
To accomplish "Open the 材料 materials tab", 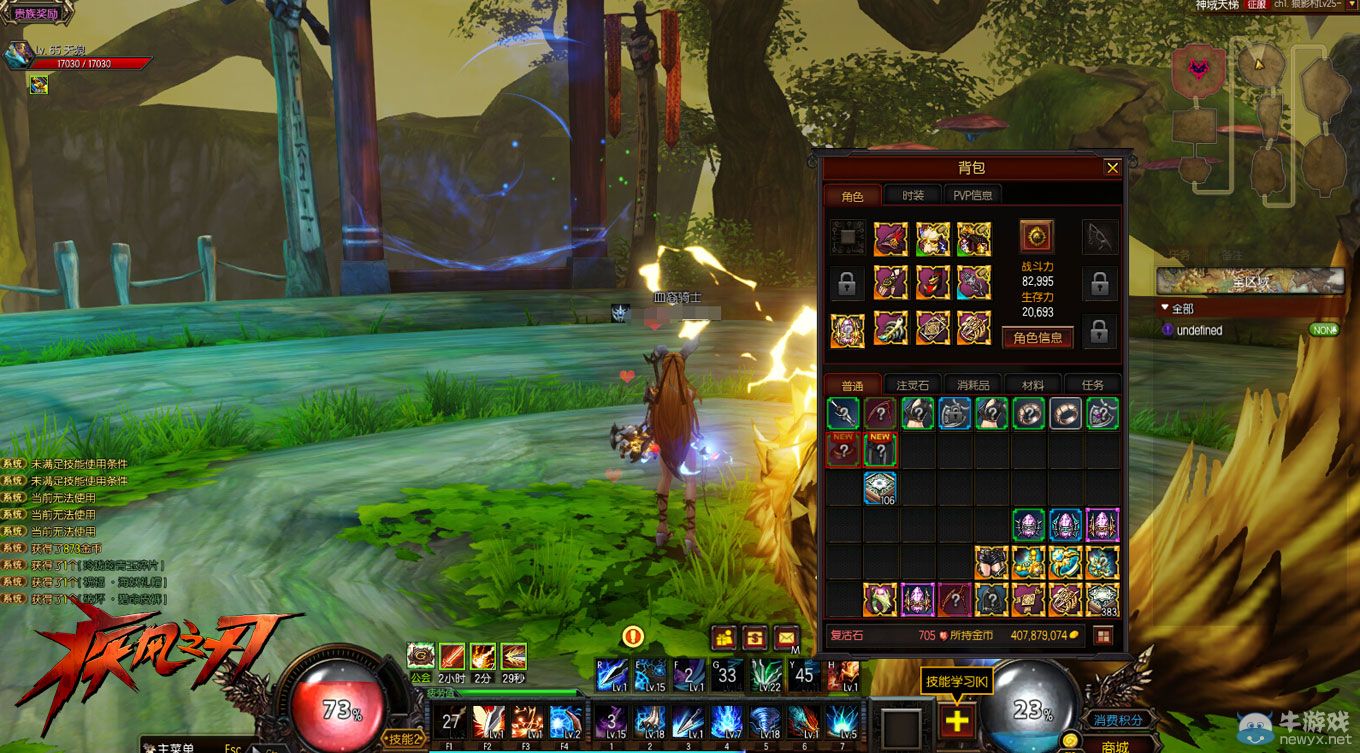I will coord(1032,385).
